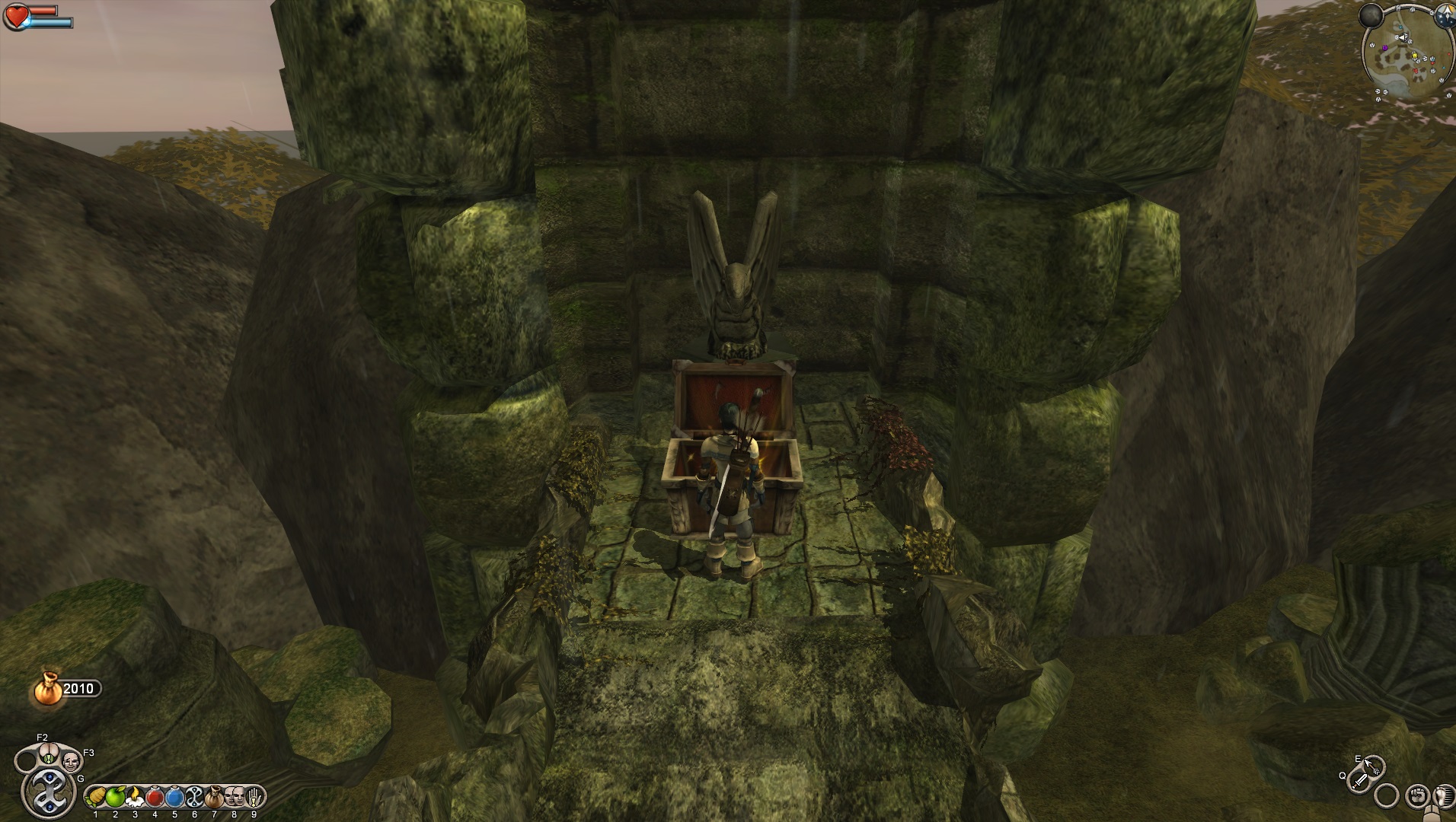Use the two faces expression slot
Screen dimensions: 1456x822
234,798
